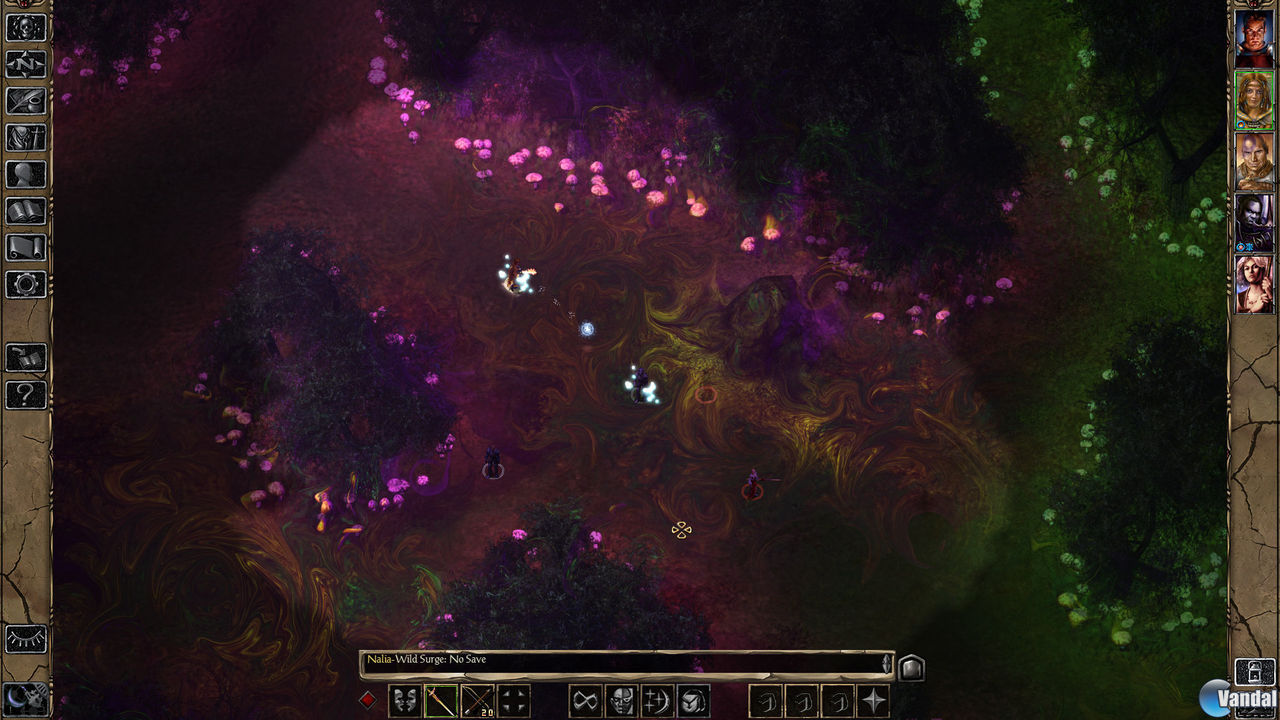Viewport: 1280px width, 720px height.
Task: Click the masked face thieving button
Action: click(x=621, y=700)
